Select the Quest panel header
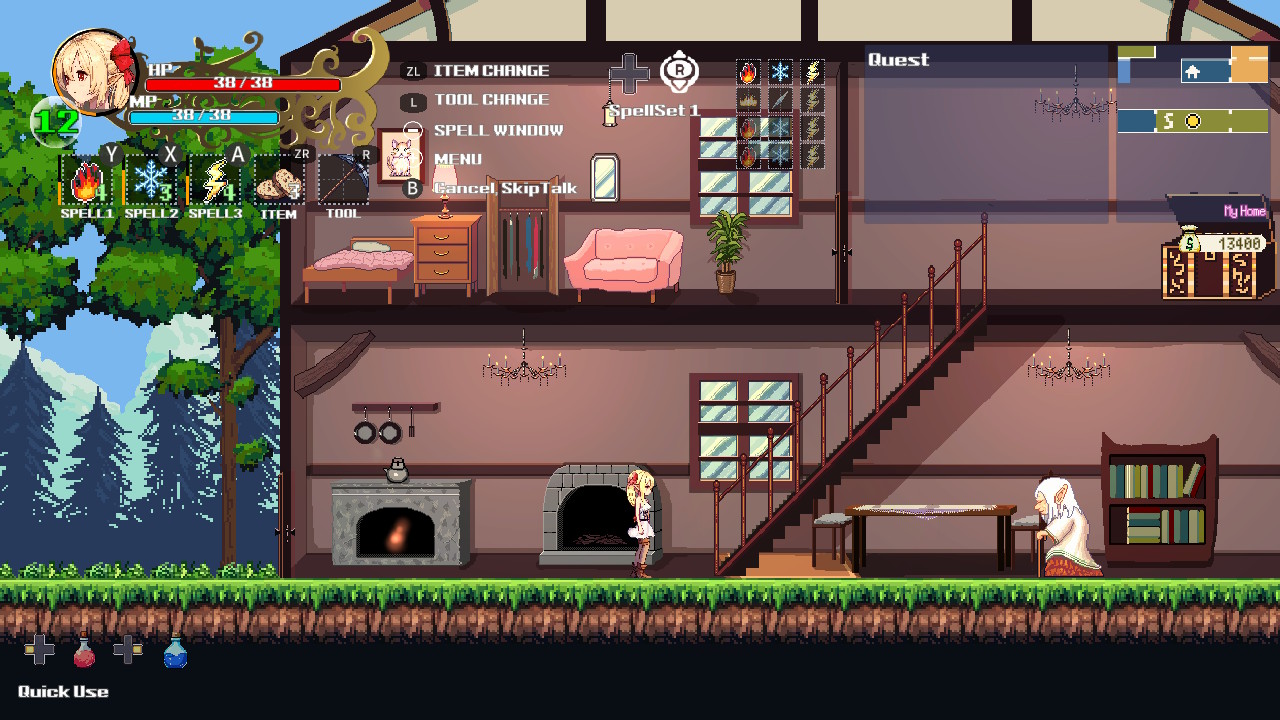The width and height of the screenshot is (1280, 720). coord(899,60)
